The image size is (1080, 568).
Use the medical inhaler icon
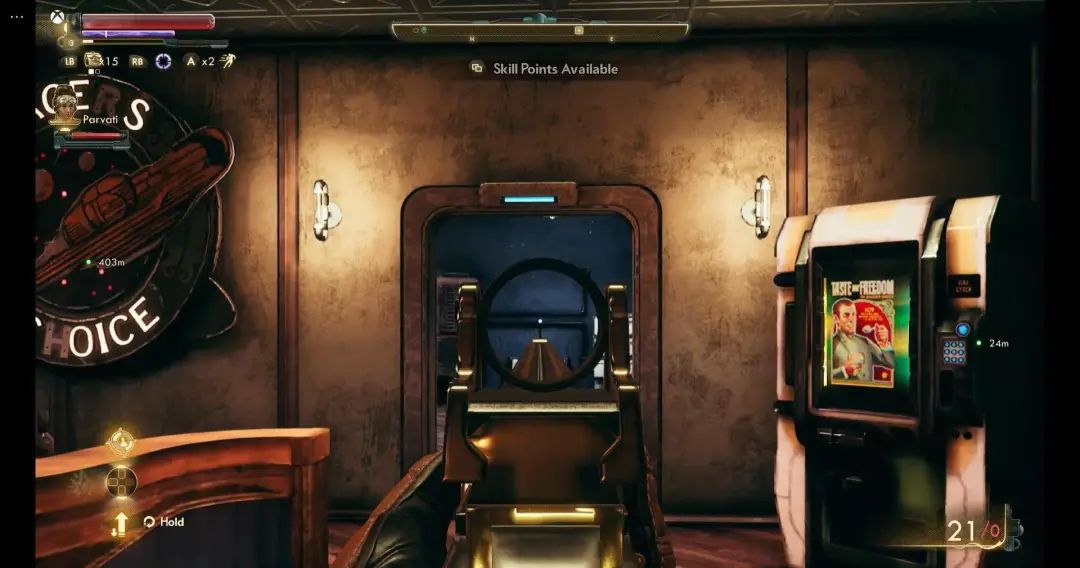(94, 61)
